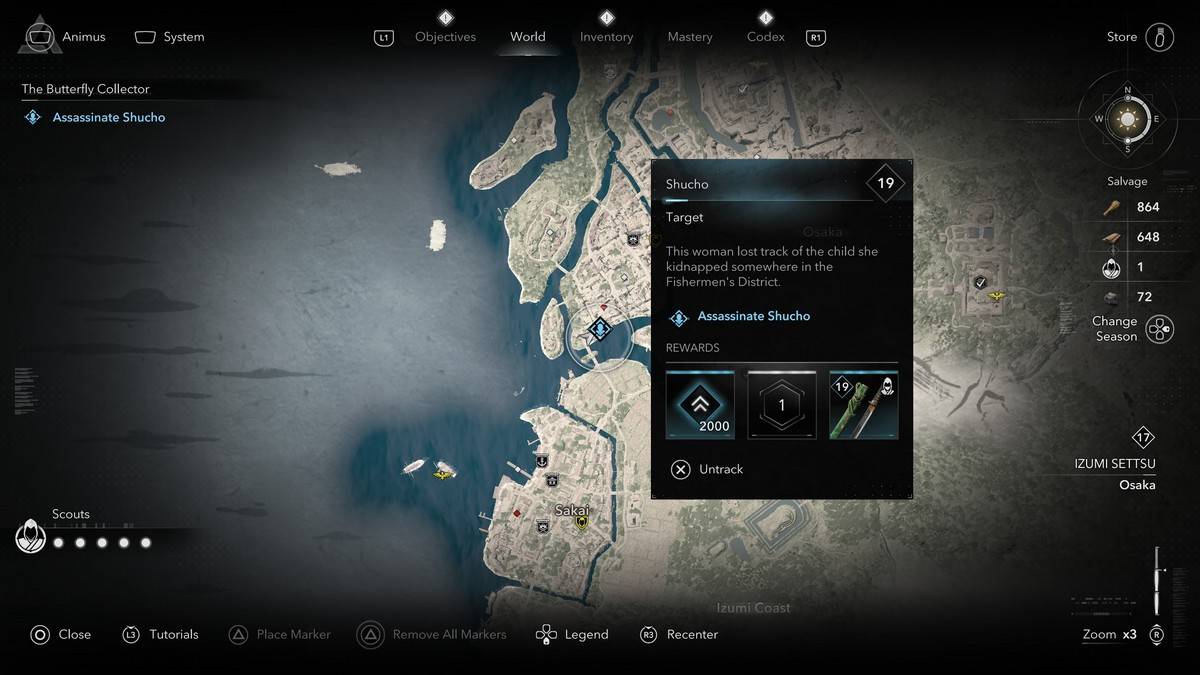Open the System menu

pos(170,37)
